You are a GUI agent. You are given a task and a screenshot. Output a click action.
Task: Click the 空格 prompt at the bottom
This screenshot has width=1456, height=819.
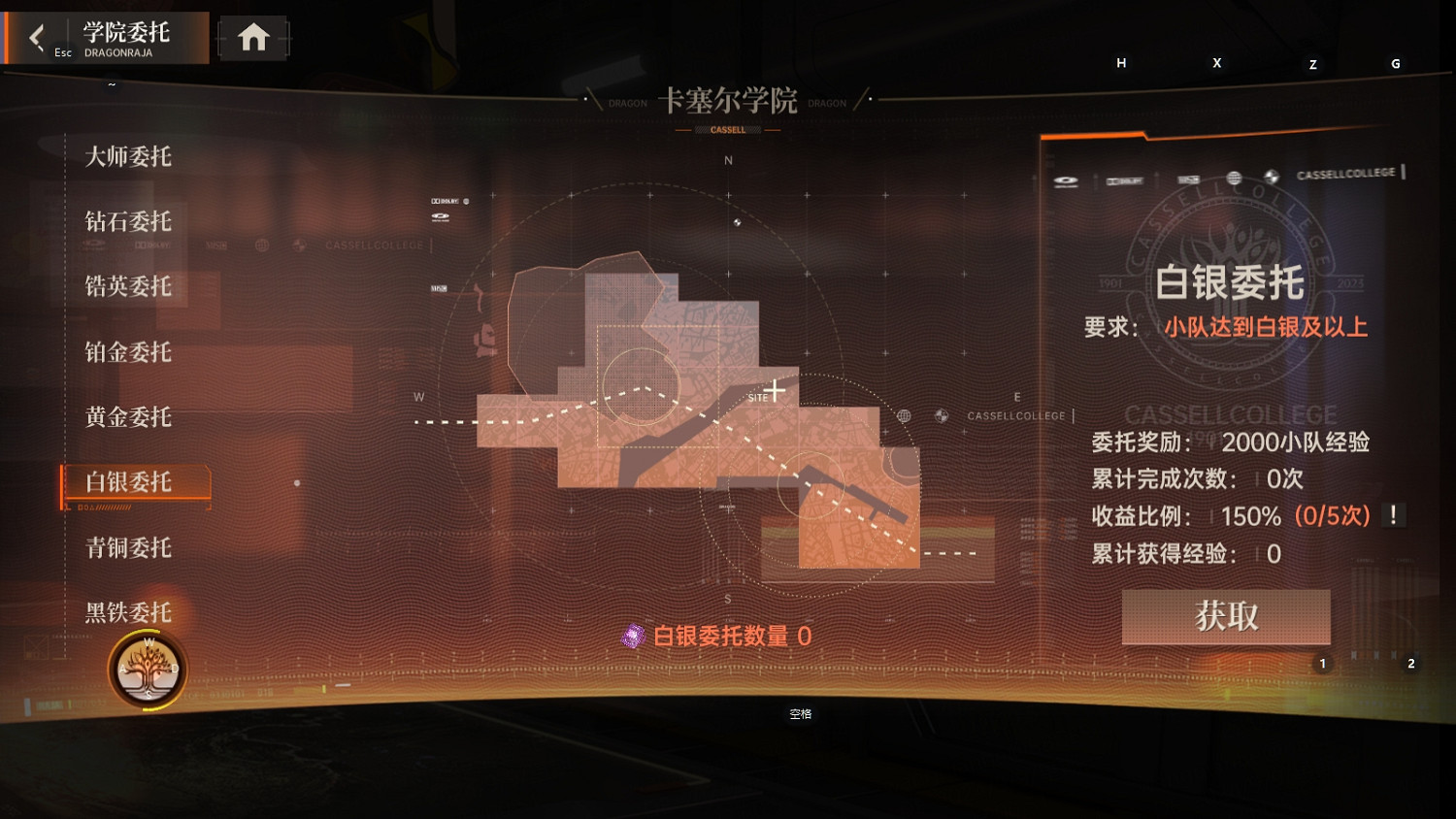(x=803, y=713)
